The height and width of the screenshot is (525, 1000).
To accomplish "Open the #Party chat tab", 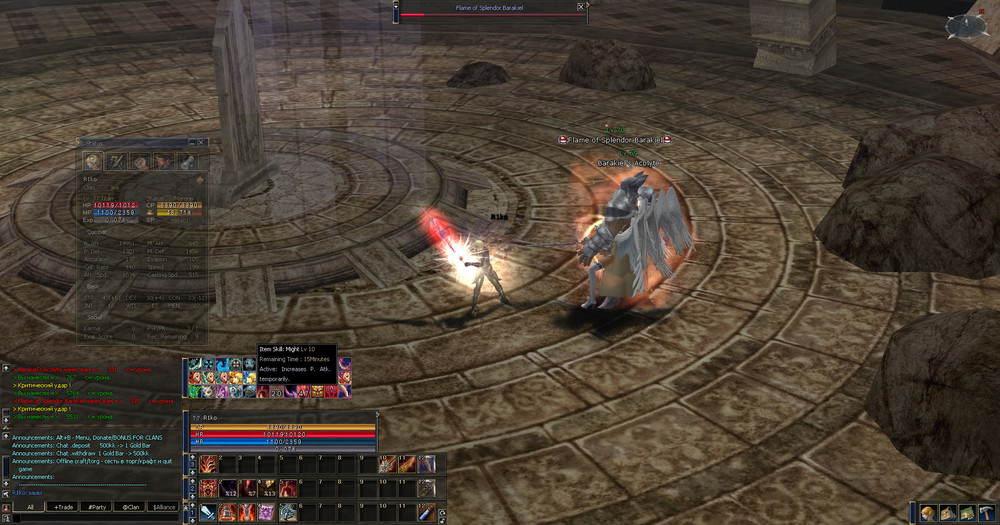I will 96,507.
